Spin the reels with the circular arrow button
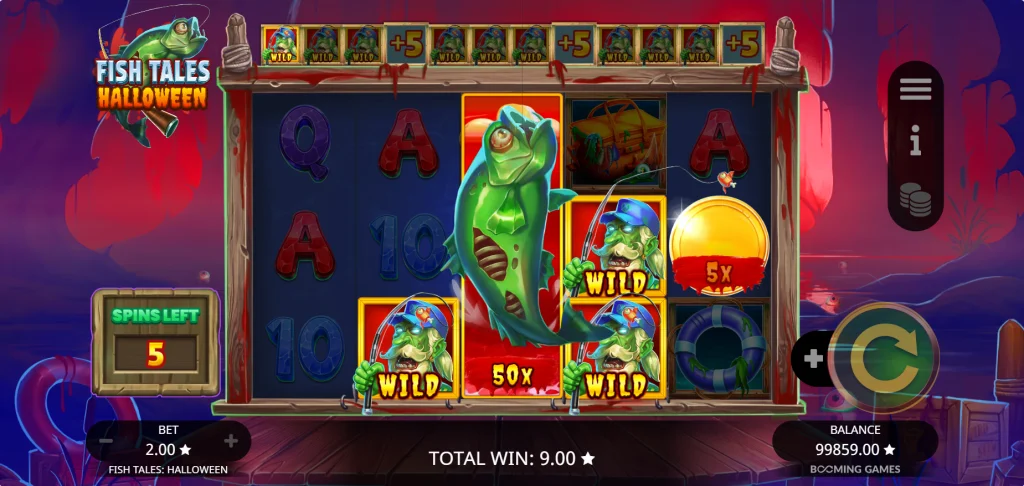Image resolution: width=1024 pixels, height=486 pixels. [x=883, y=358]
